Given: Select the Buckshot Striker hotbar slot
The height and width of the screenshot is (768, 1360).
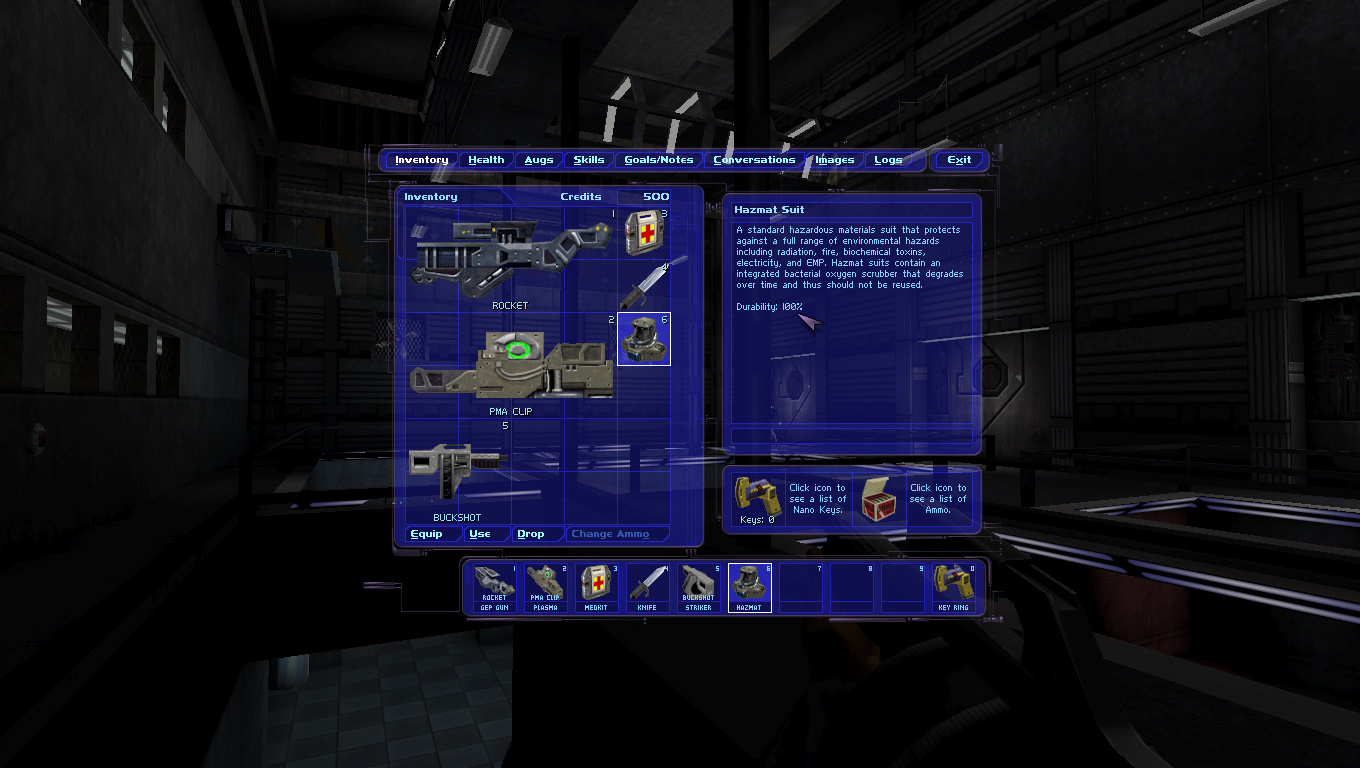Looking at the screenshot, I should (x=698, y=588).
